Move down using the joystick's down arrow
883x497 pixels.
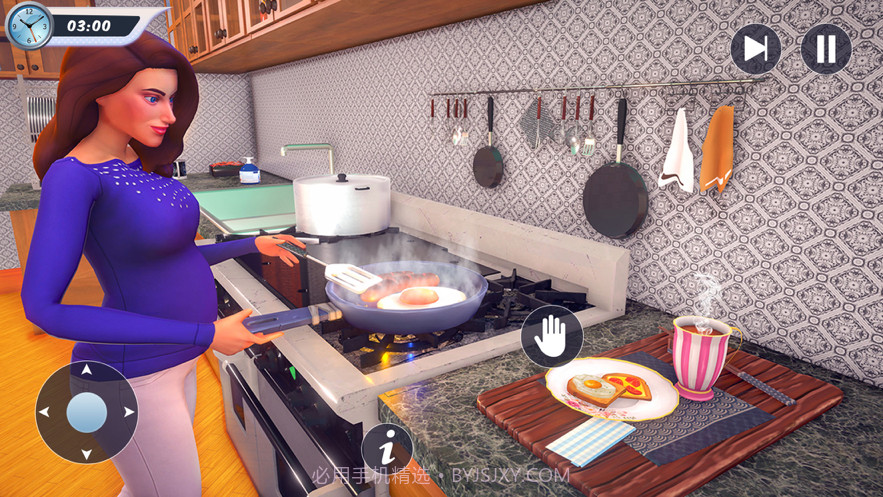click(x=87, y=453)
